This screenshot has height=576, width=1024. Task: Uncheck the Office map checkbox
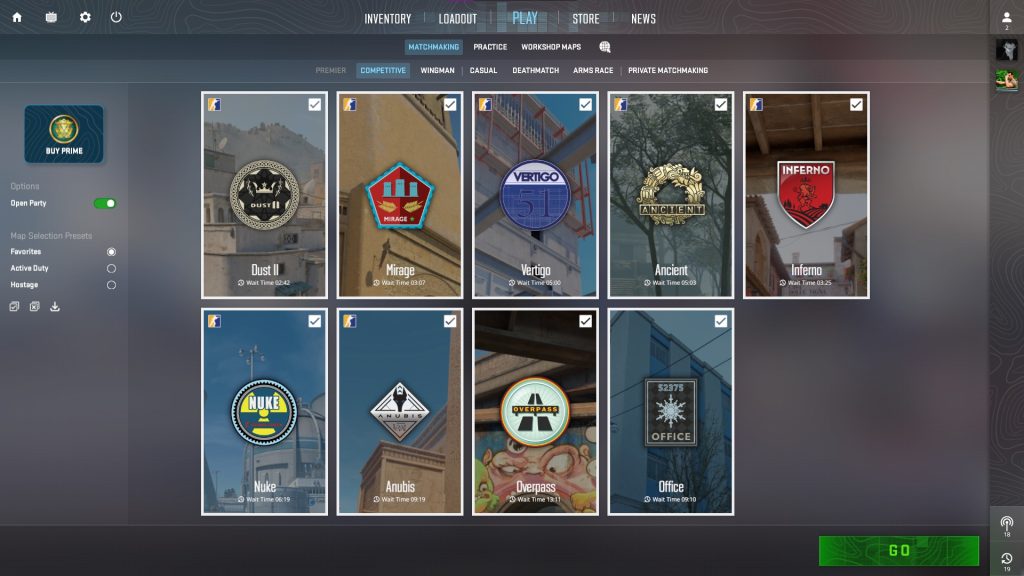721,321
